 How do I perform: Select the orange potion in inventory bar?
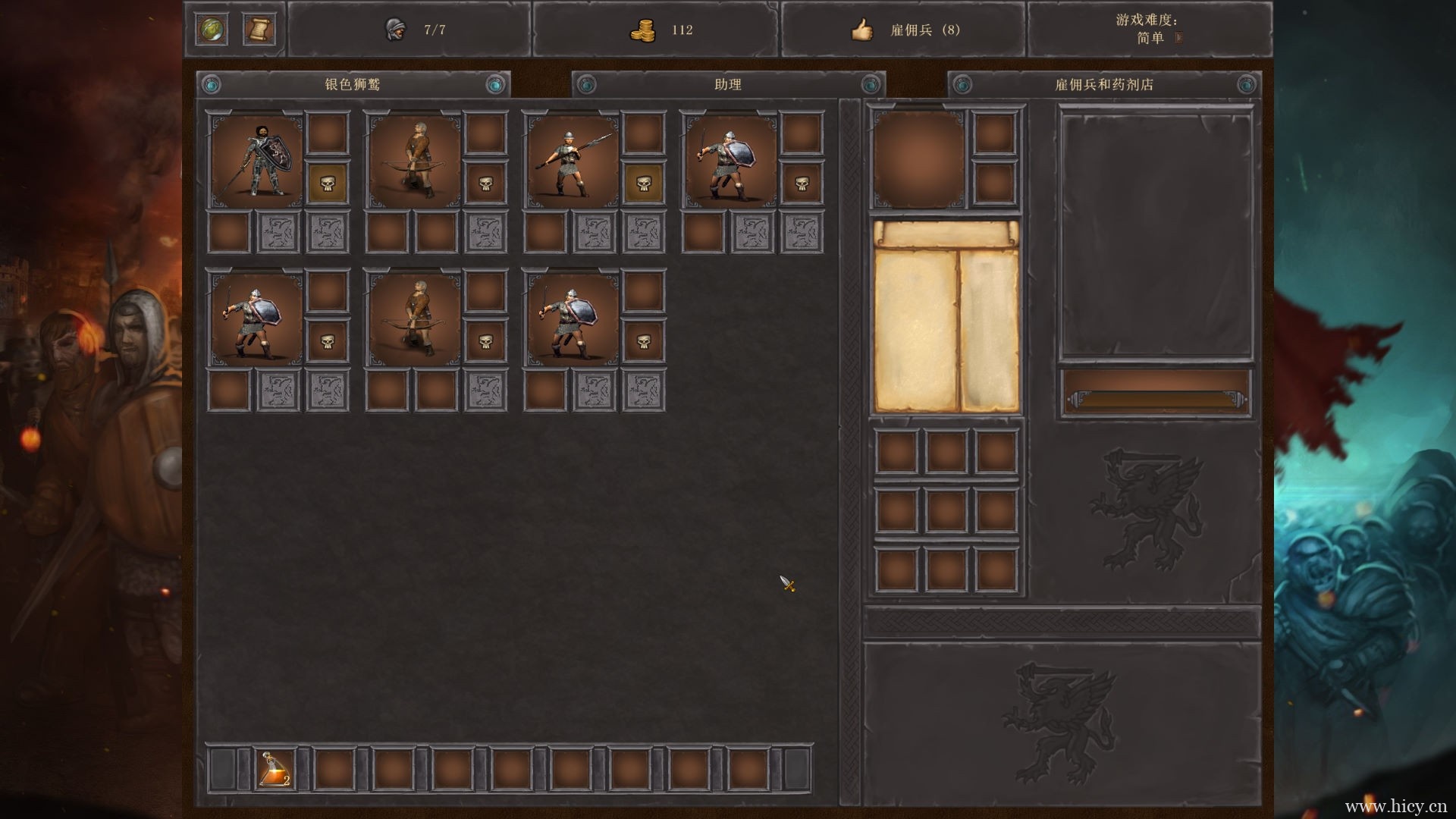point(275,769)
